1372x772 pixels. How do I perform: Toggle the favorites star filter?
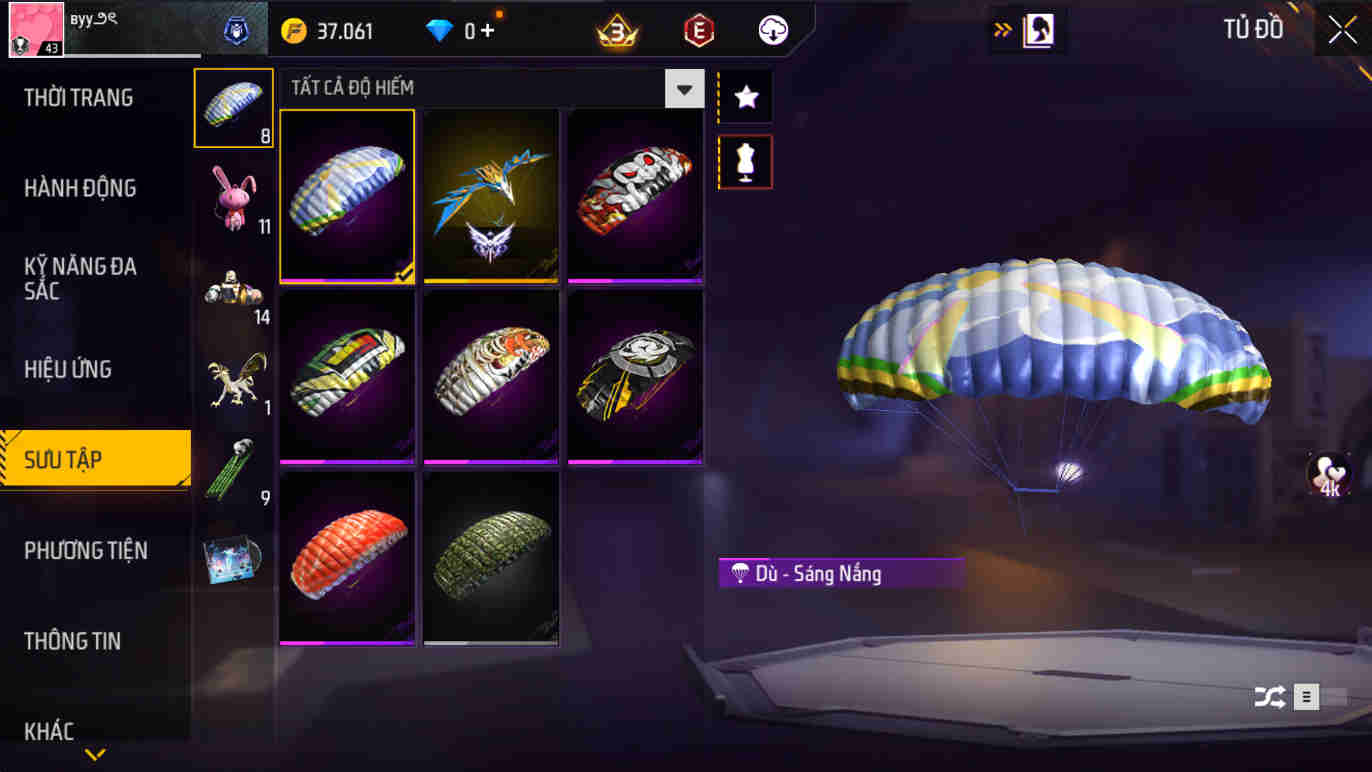point(744,96)
